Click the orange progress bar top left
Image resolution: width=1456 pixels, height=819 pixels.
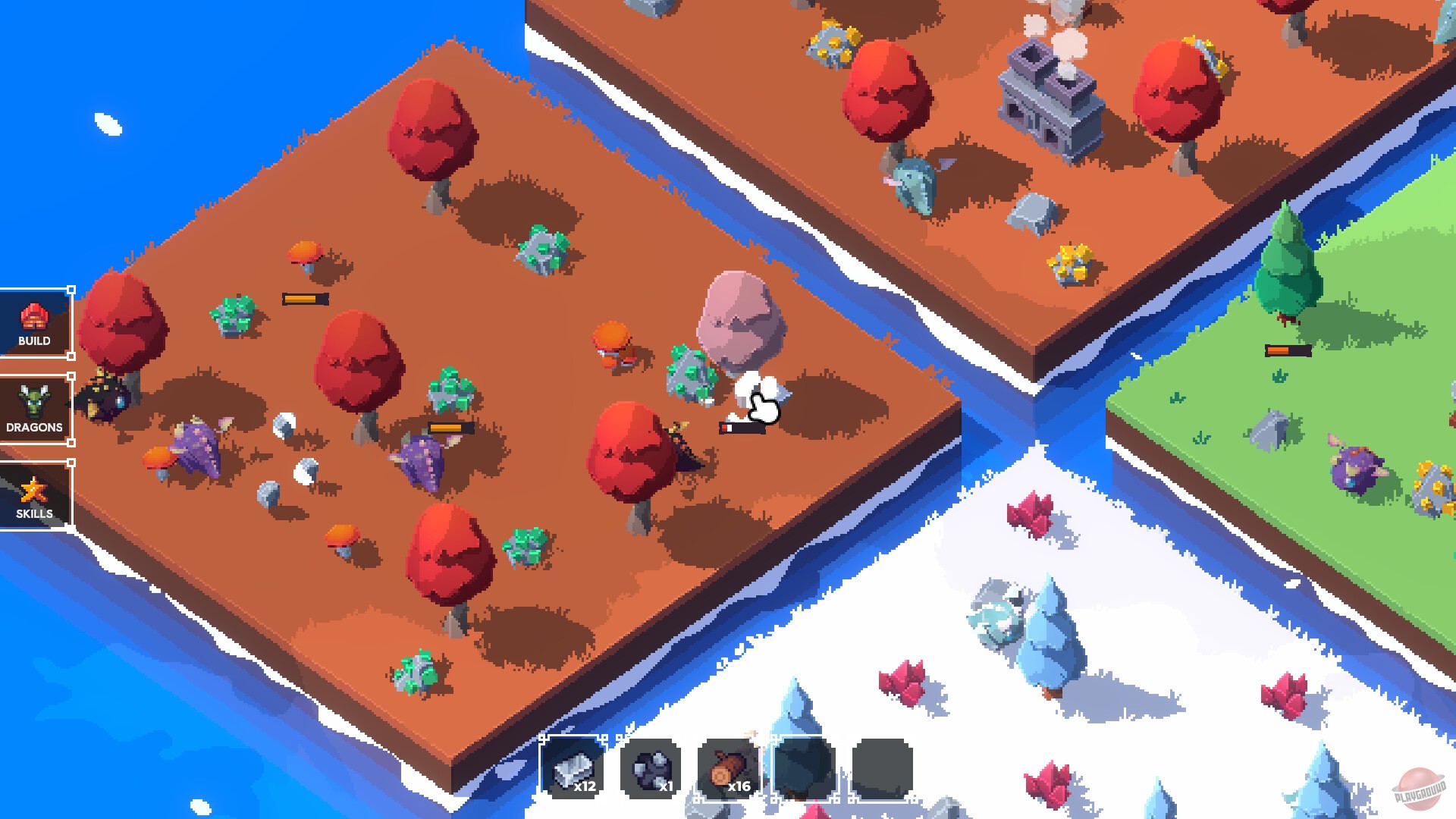pos(303,299)
